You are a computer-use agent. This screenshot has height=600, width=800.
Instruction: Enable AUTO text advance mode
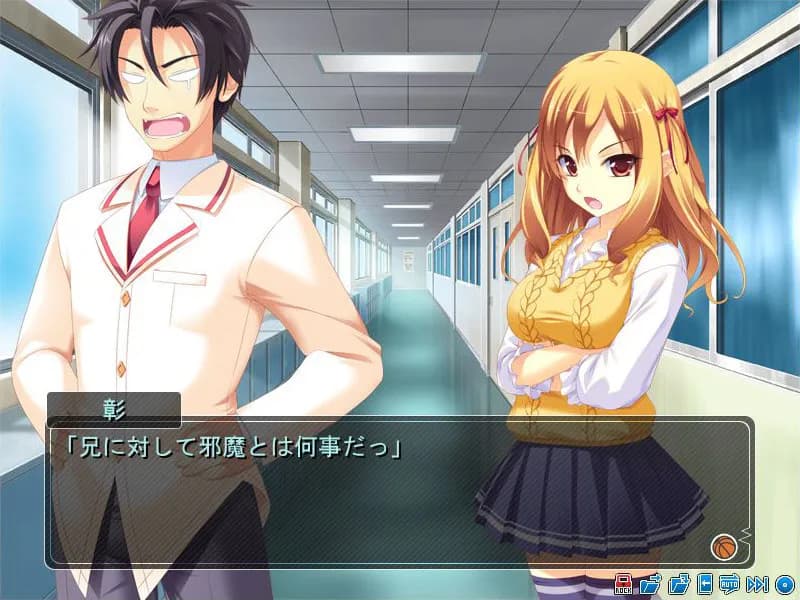[729, 584]
